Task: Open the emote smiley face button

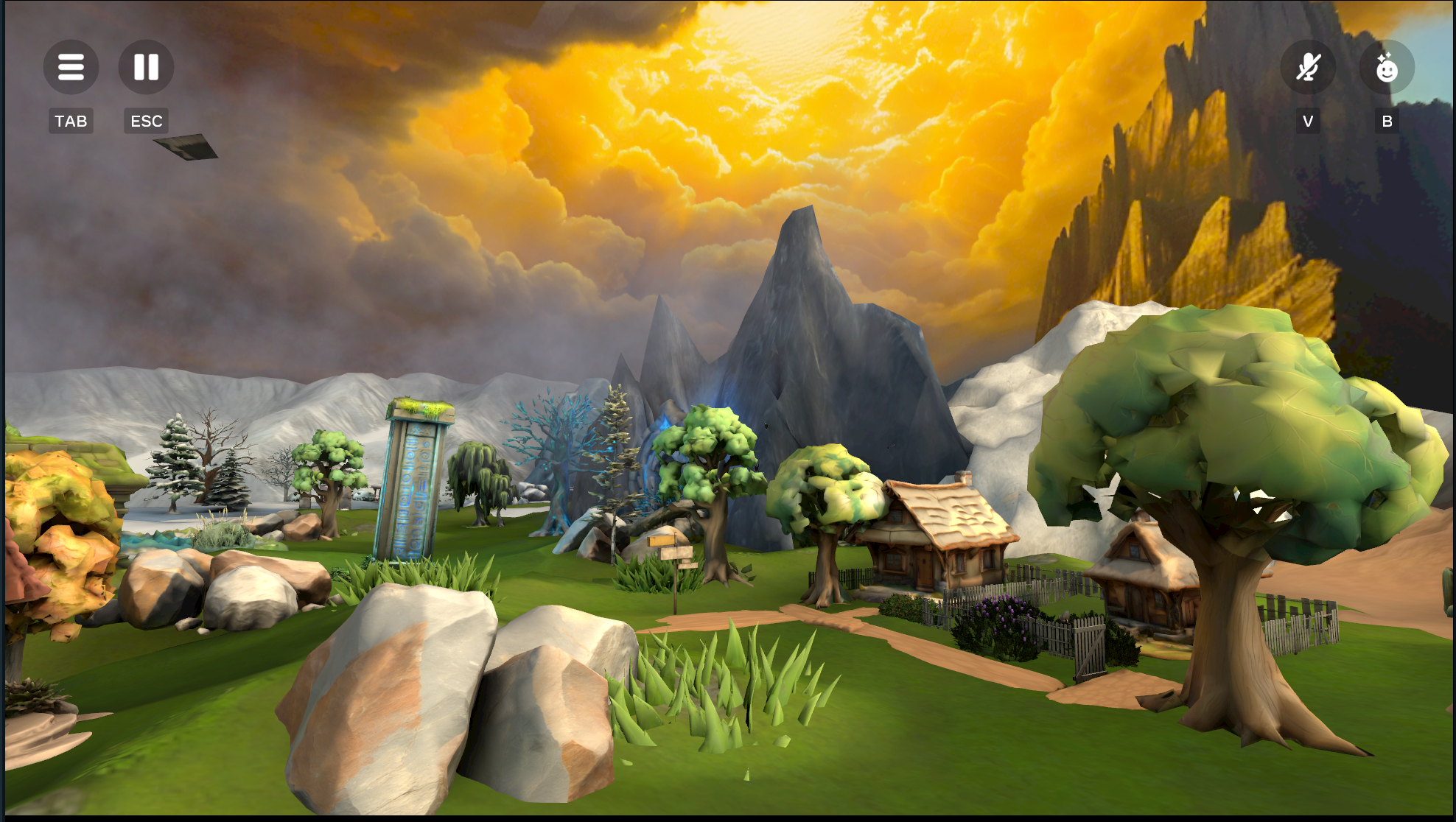Action: click(1387, 67)
